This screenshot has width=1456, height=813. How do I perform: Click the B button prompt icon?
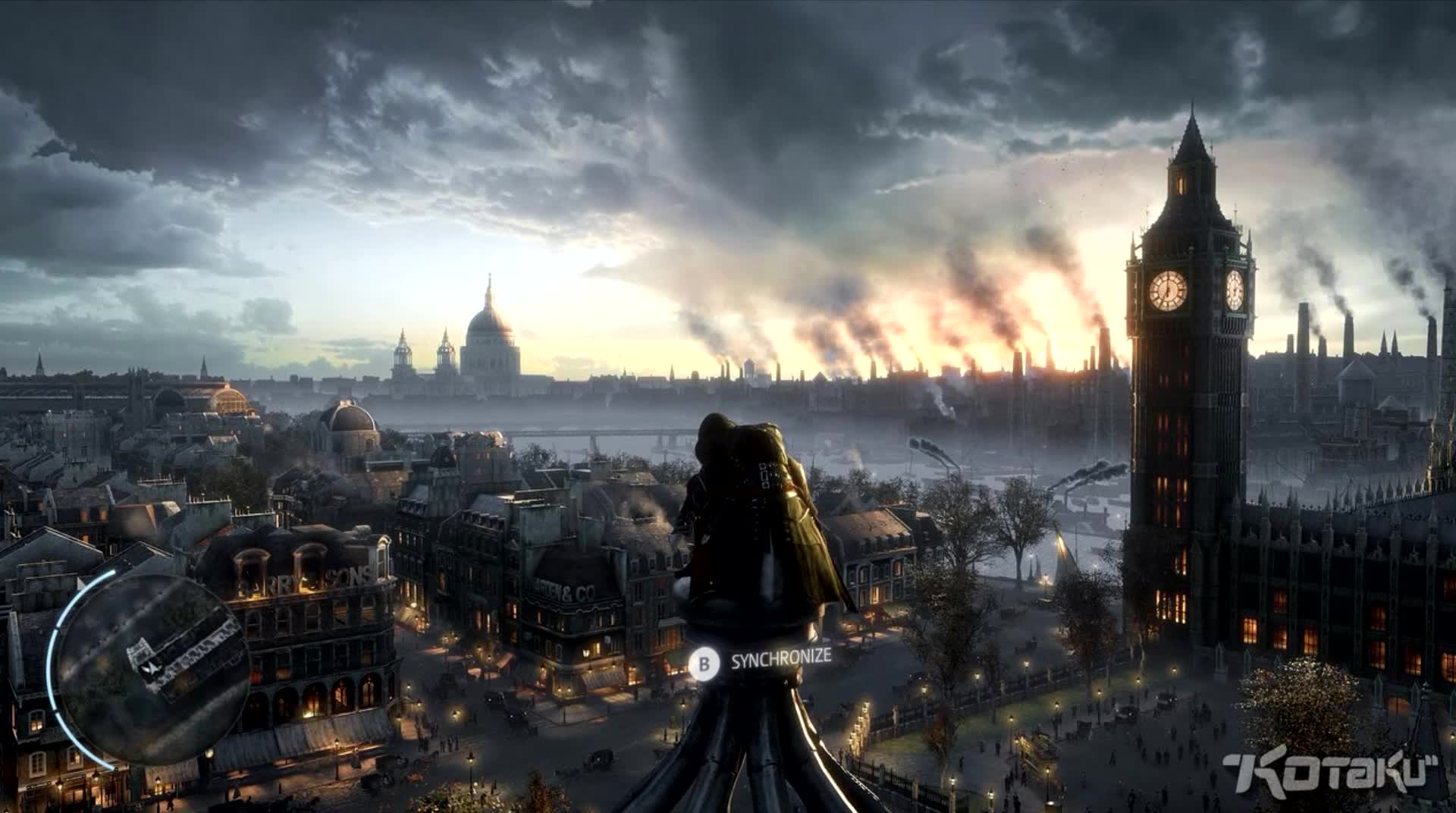pos(706,661)
